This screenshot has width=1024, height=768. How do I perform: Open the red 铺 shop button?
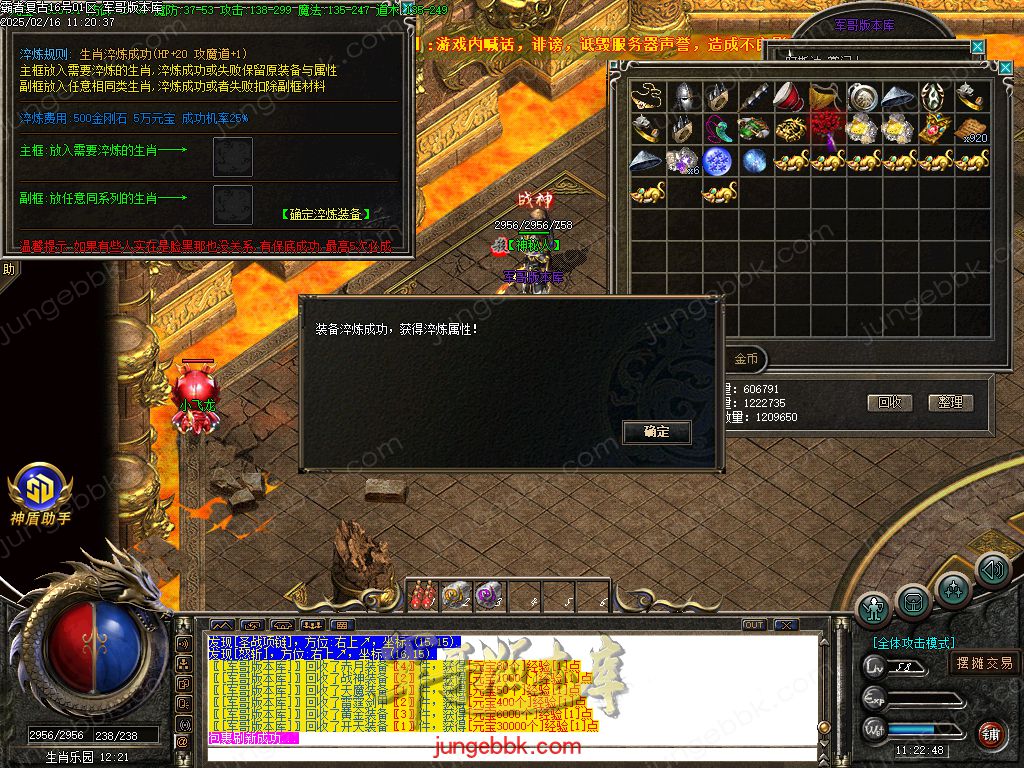tap(991, 735)
